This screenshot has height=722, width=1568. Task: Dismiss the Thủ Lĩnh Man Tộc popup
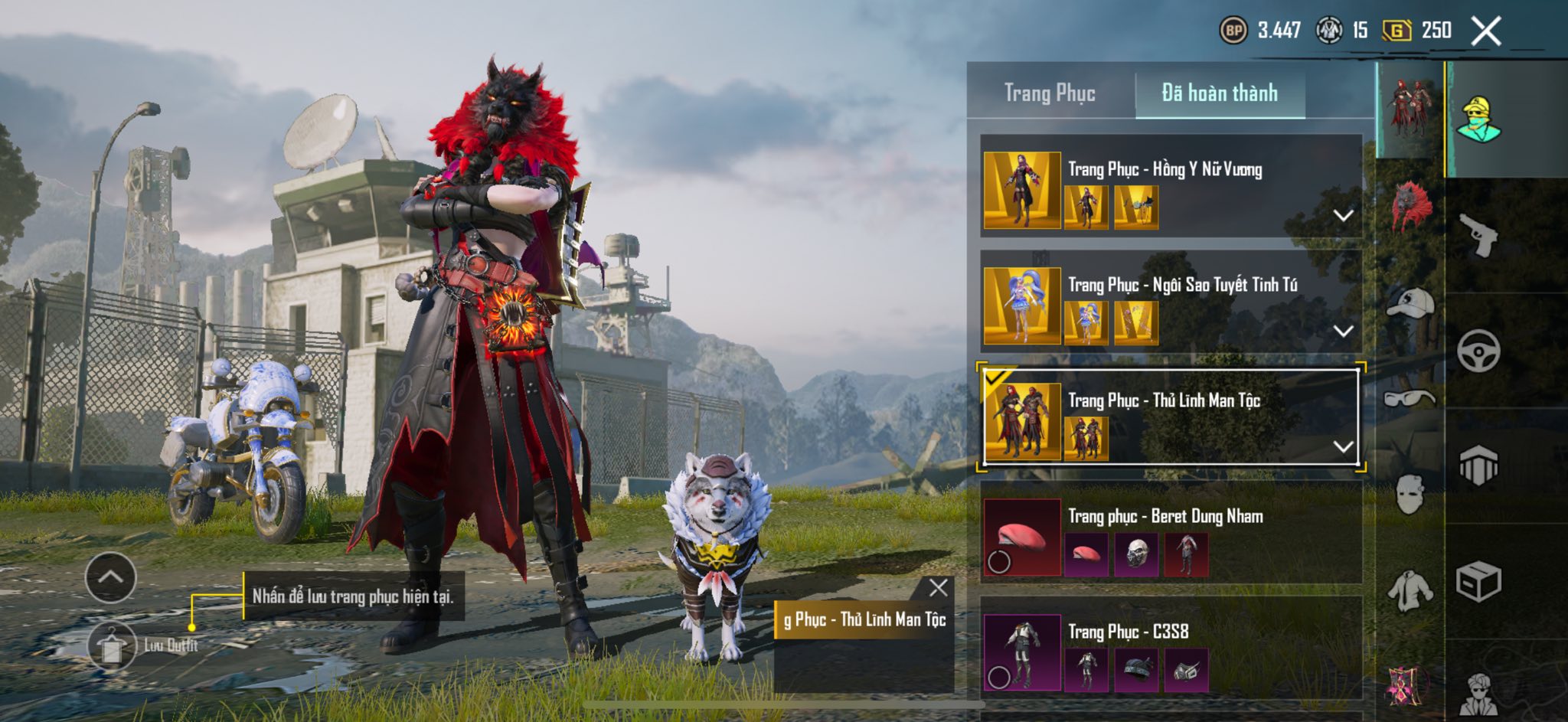pos(938,588)
